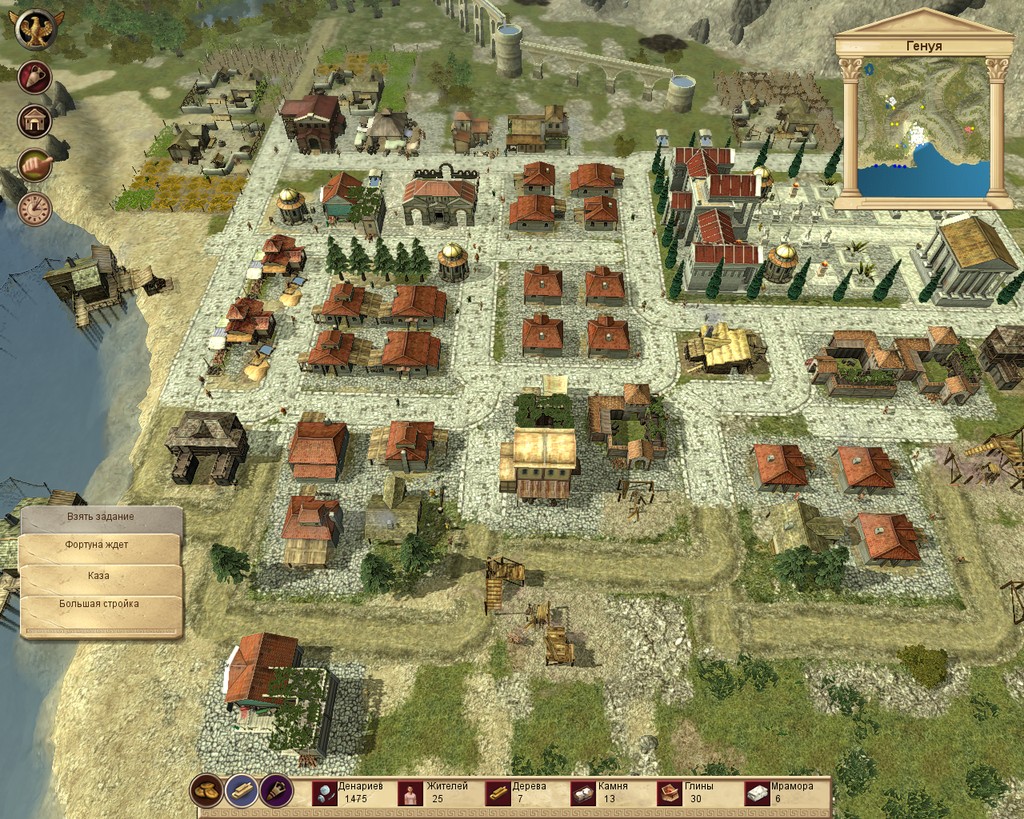Screen dimensions: 1024x819
Task: Open the temple building icon menu
Action: (35, 121)
